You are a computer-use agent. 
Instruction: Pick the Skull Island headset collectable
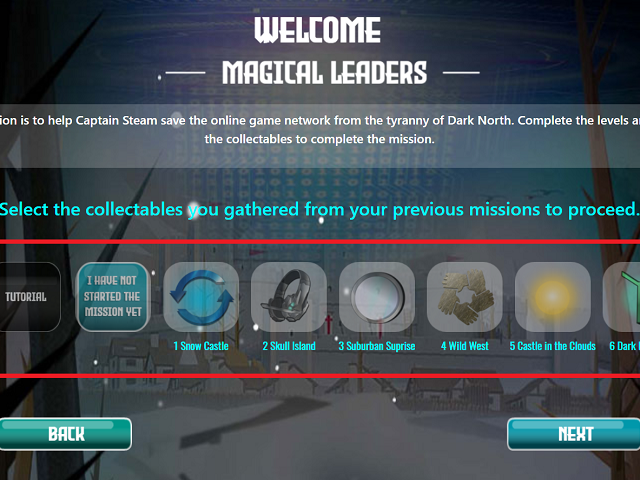[289, 297]
